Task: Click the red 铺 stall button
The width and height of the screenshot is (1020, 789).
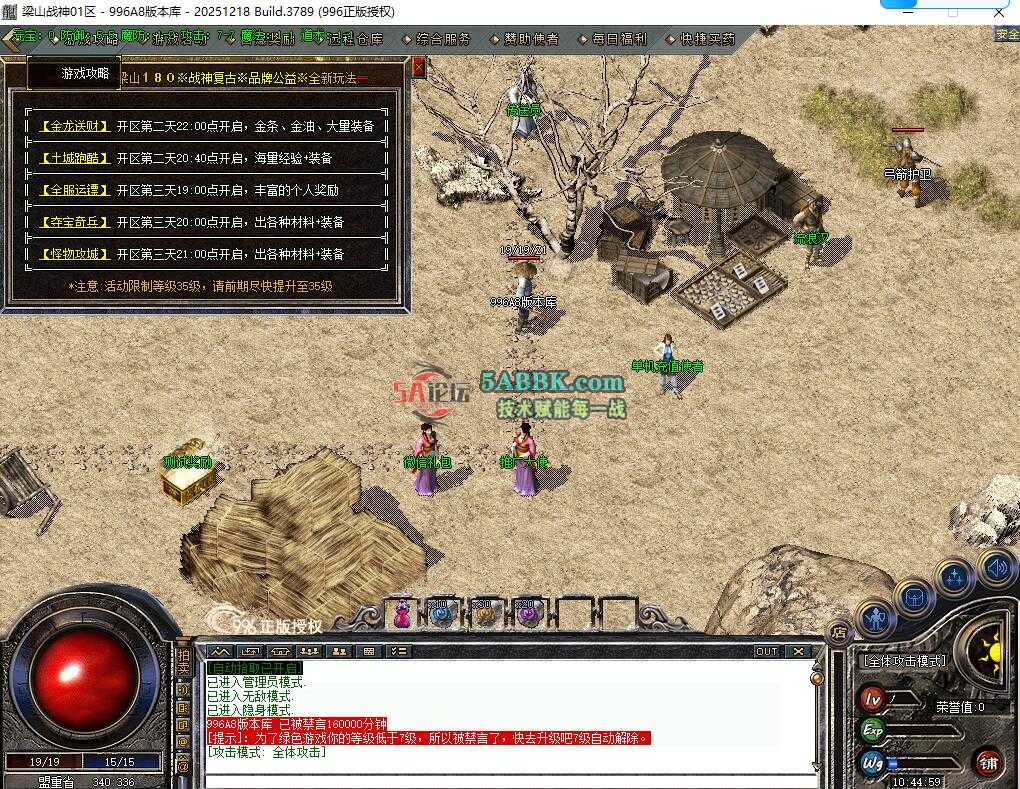Action: click(988, 762)
